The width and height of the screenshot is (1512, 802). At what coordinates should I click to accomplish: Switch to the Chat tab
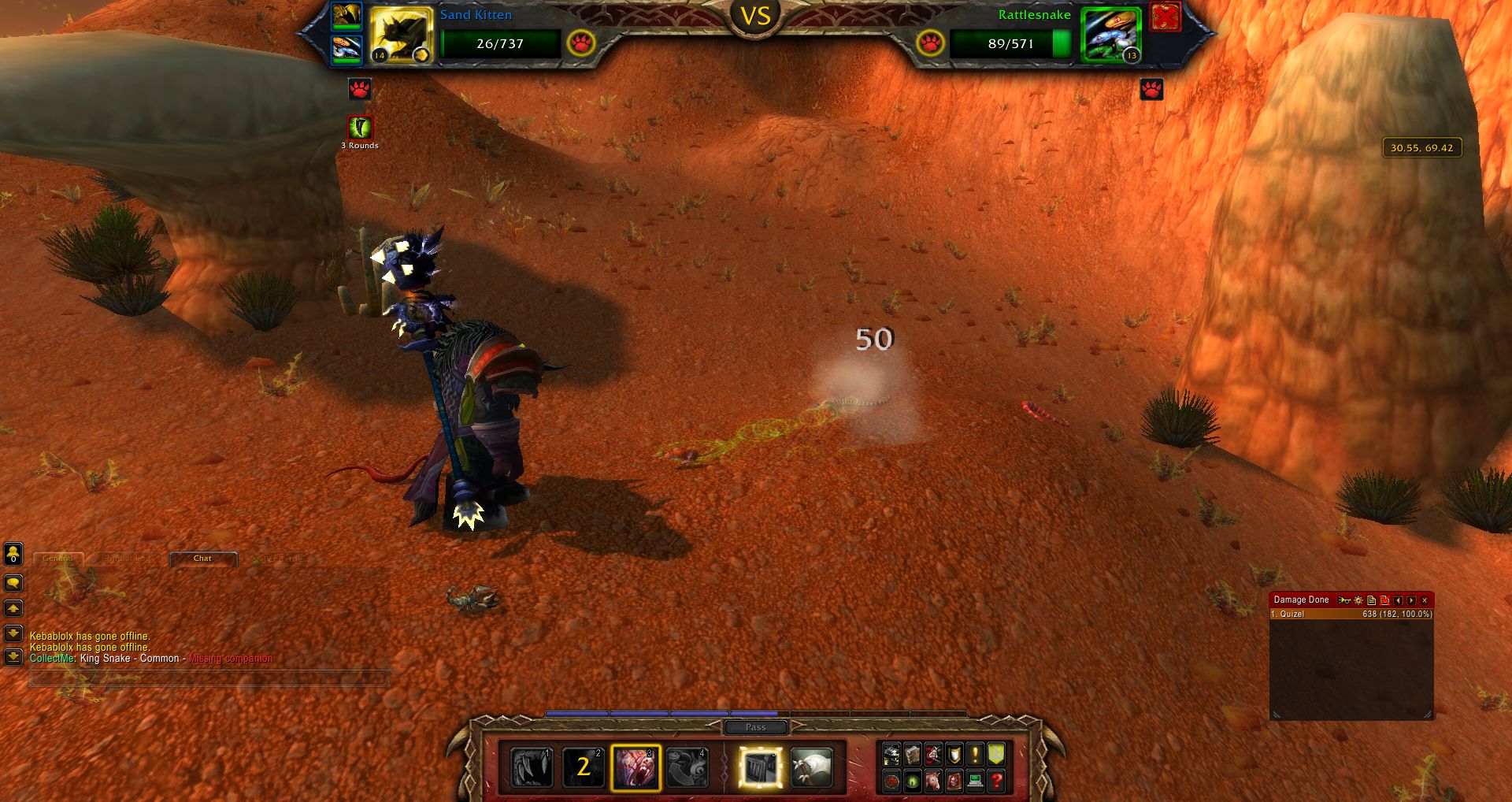point(202,559)
